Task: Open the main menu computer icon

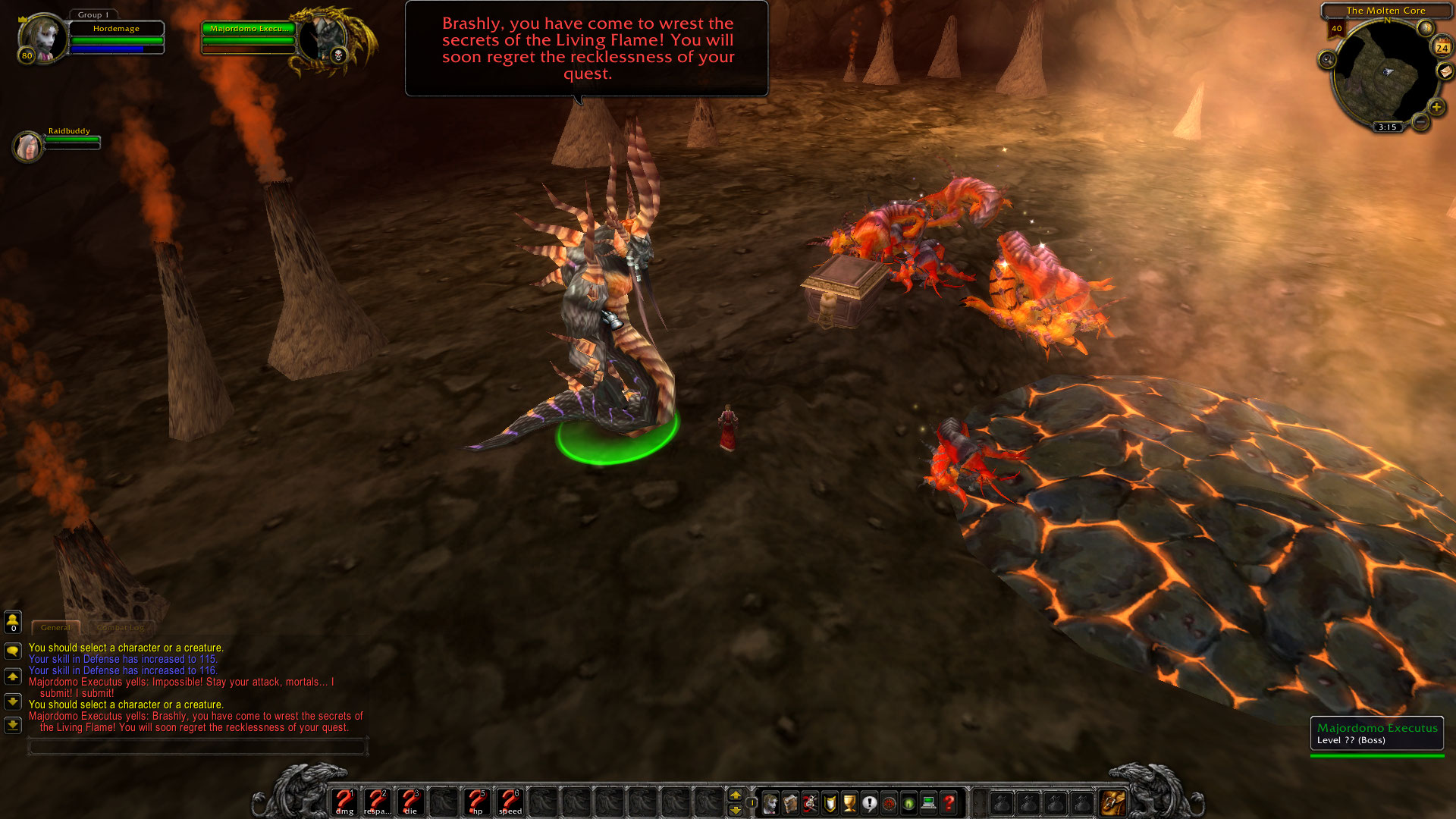Action: (x=928, y=802)
